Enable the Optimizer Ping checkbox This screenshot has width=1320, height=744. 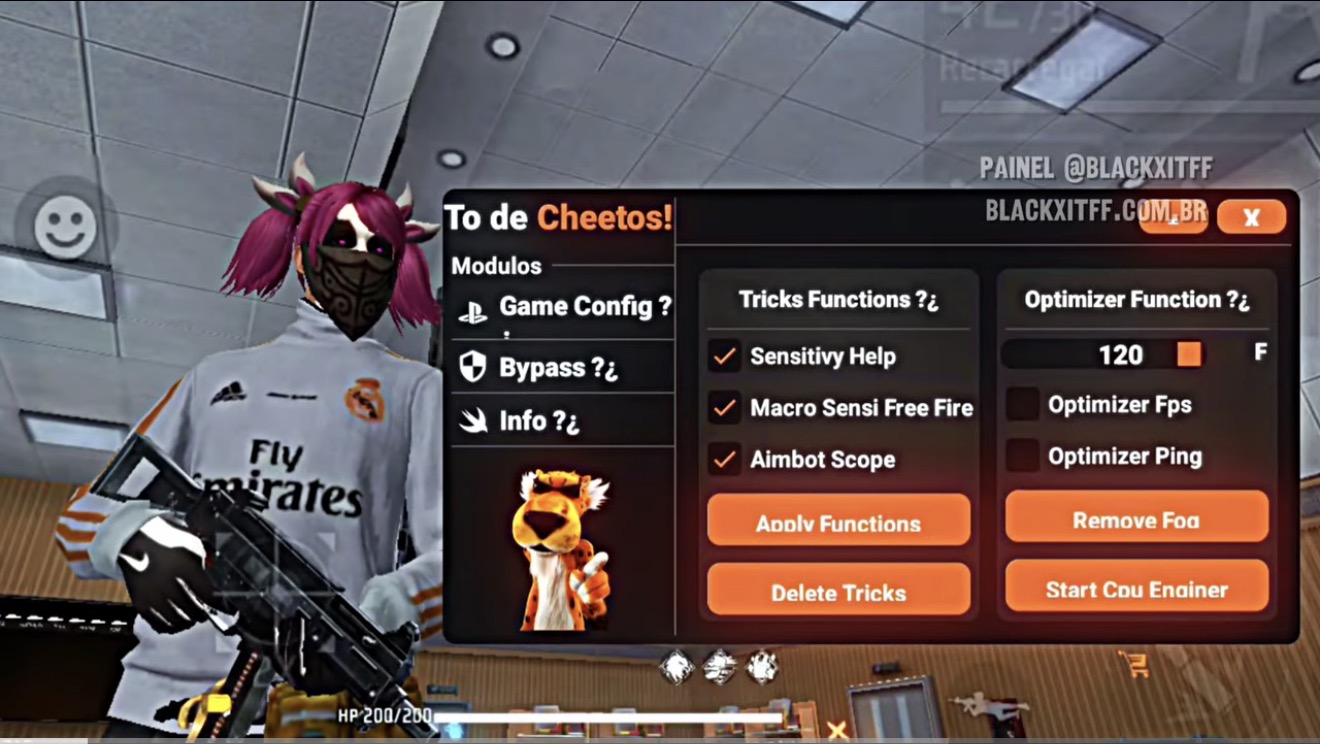tap(1022, 456)
